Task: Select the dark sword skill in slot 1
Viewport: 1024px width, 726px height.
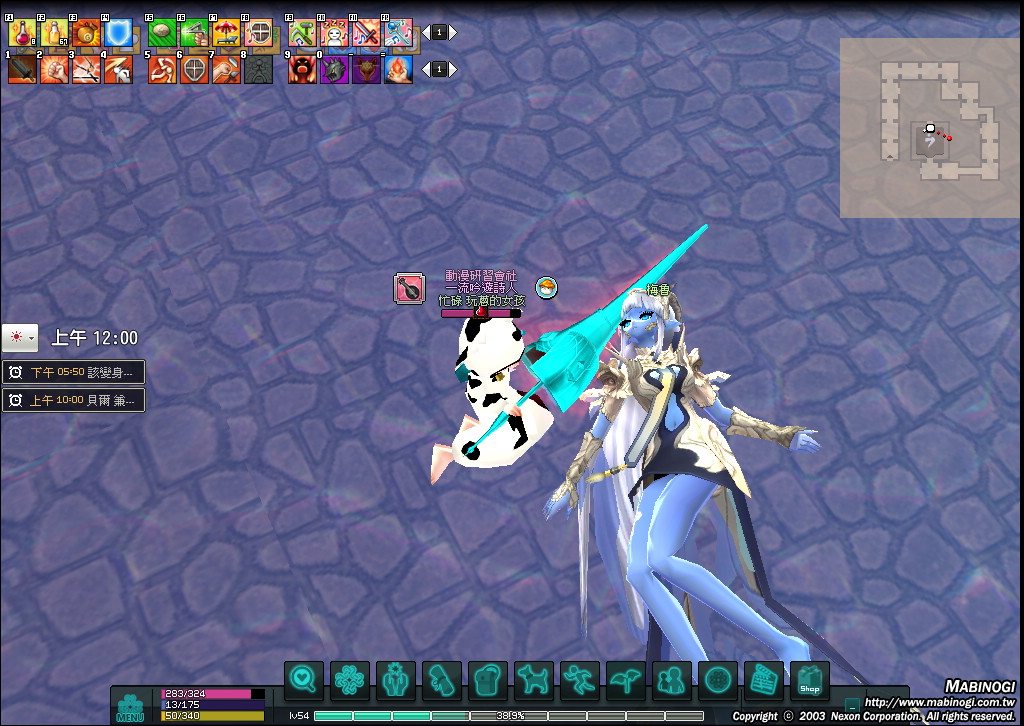Action: (22, 69)
